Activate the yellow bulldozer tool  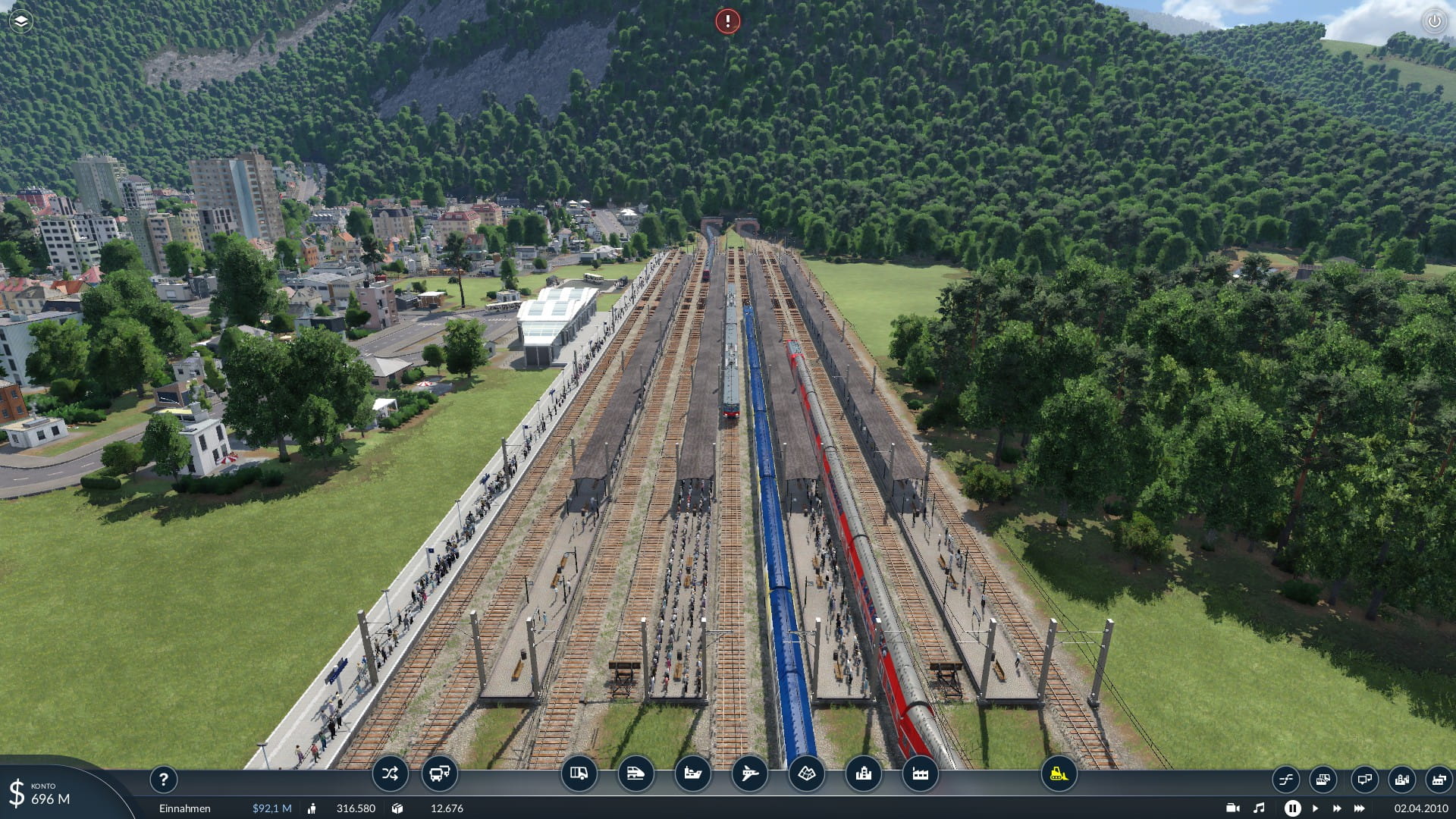pos(1059,774)
